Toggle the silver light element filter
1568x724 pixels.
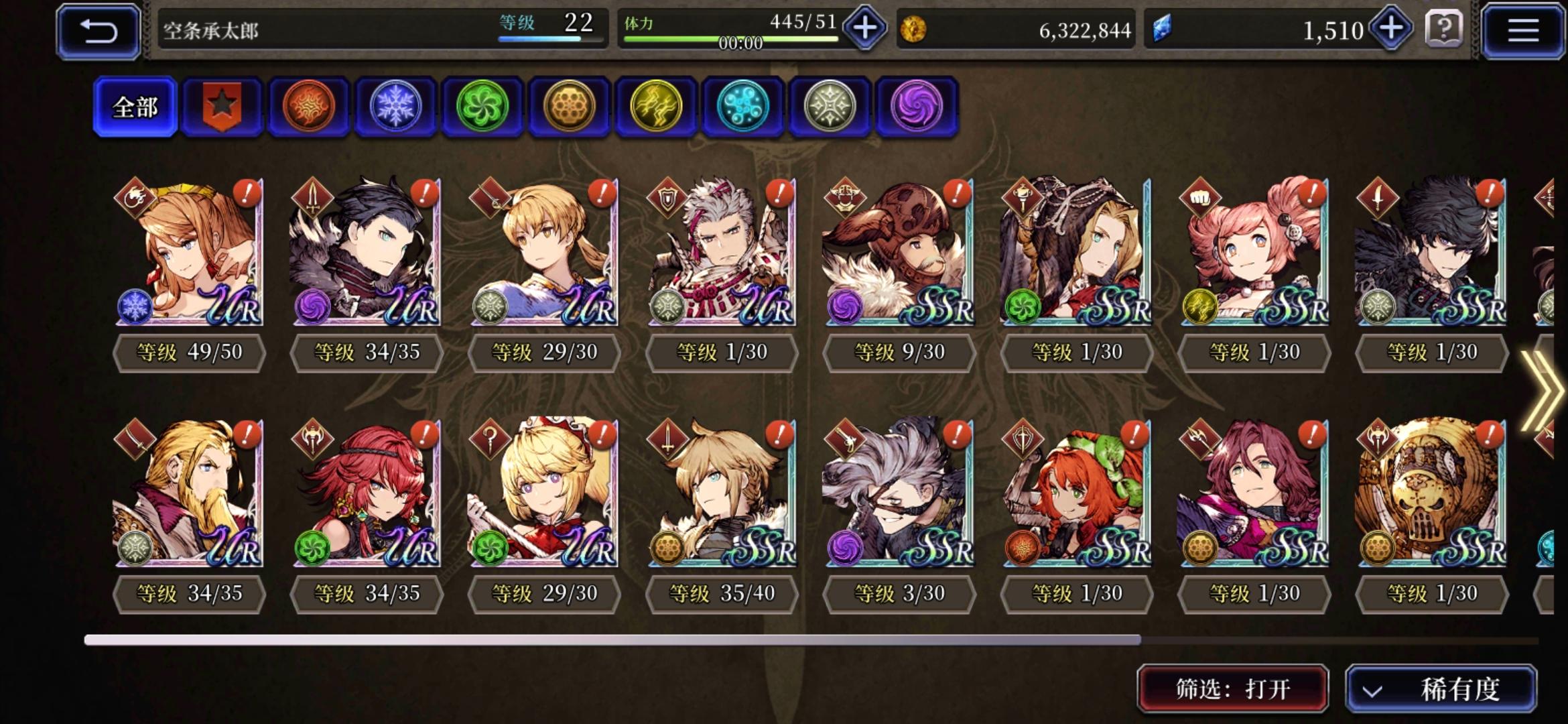829,107
